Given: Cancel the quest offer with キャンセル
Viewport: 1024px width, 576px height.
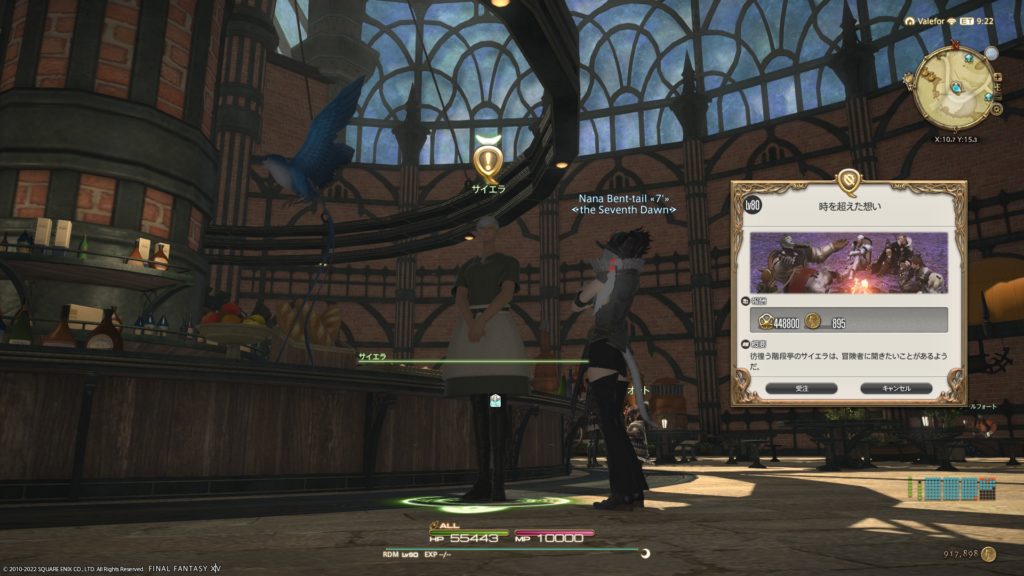Looking at the screenshot, I should (895, 388).
